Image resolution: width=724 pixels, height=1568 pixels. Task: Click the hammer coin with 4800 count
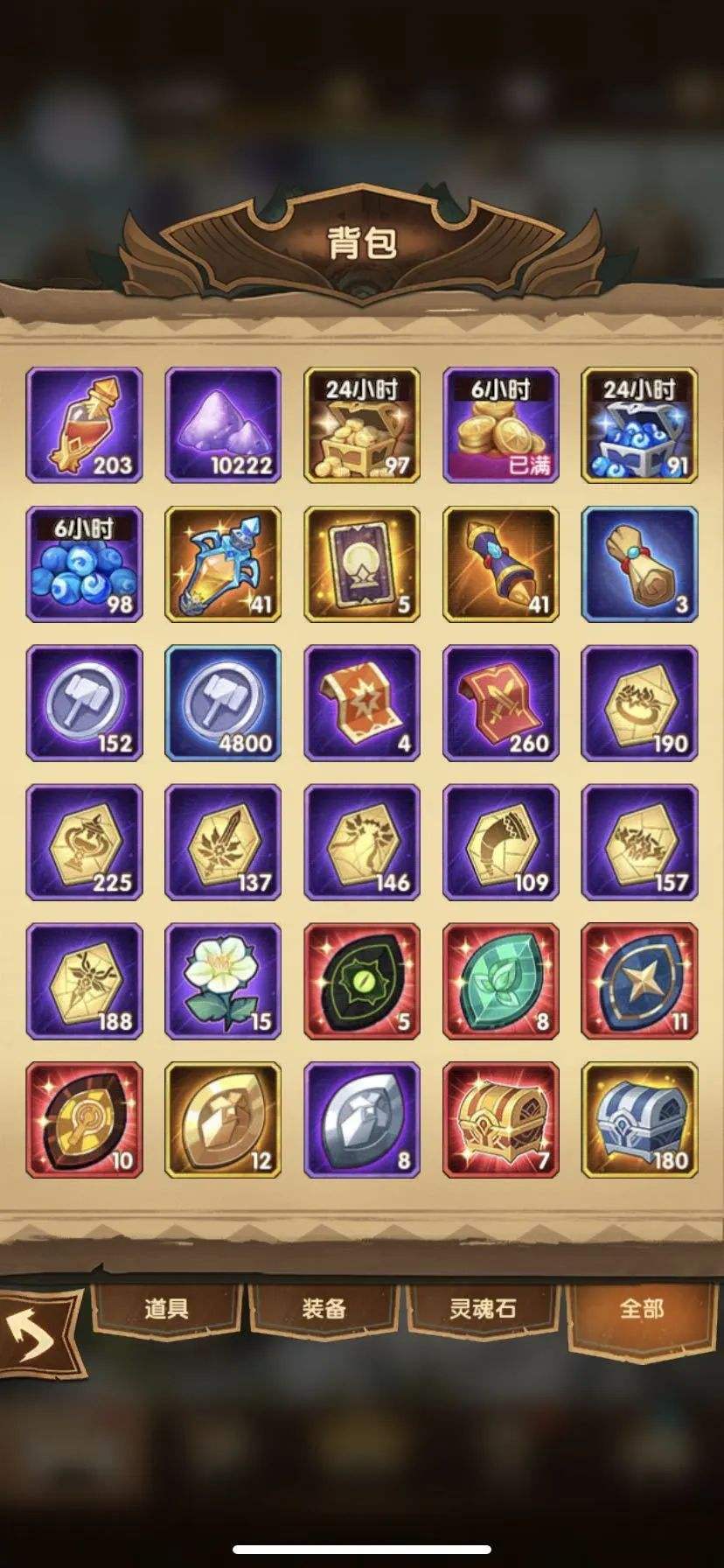(x=223, y=703)
